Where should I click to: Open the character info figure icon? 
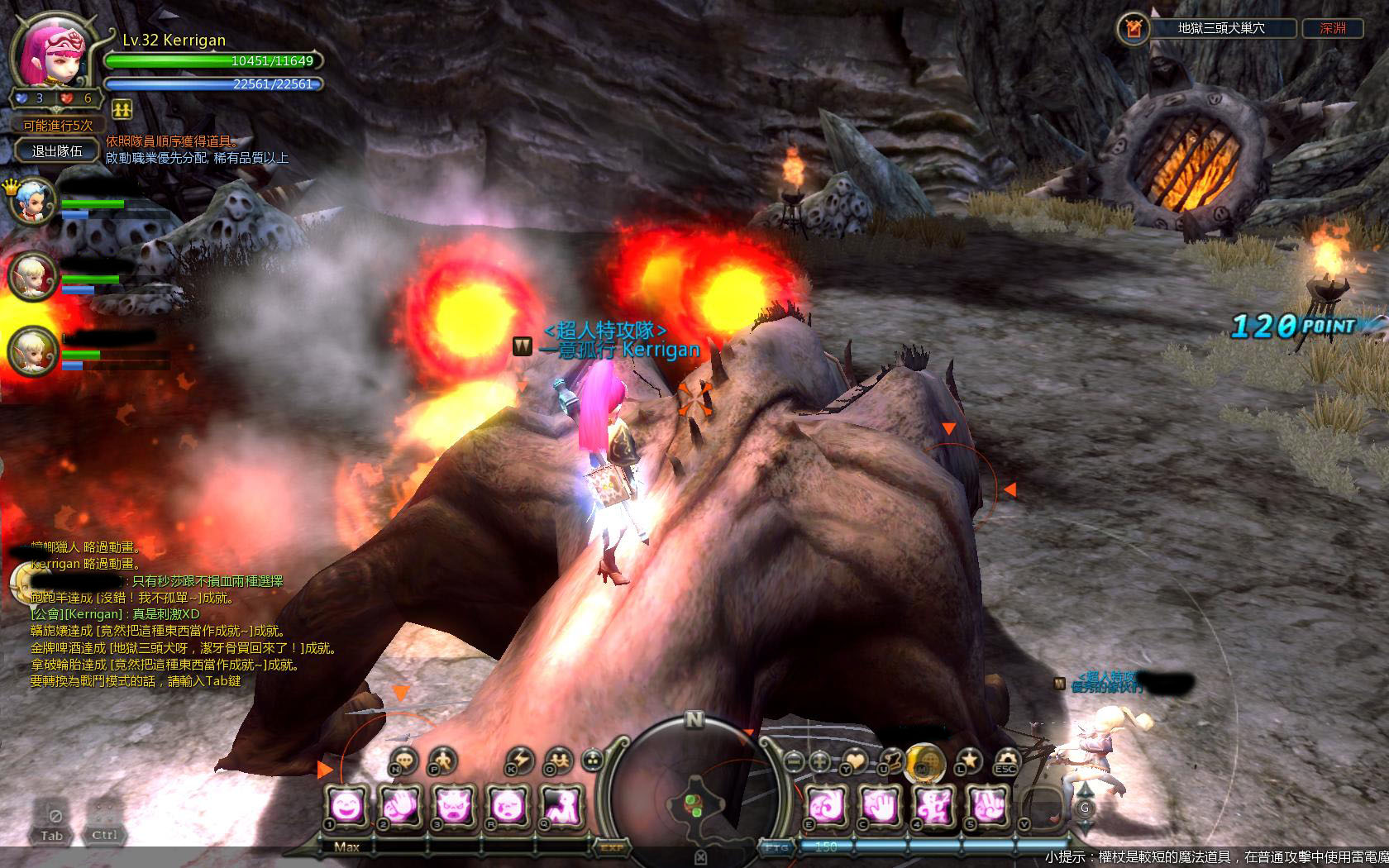pyautogui.click(x=442, y=759)
